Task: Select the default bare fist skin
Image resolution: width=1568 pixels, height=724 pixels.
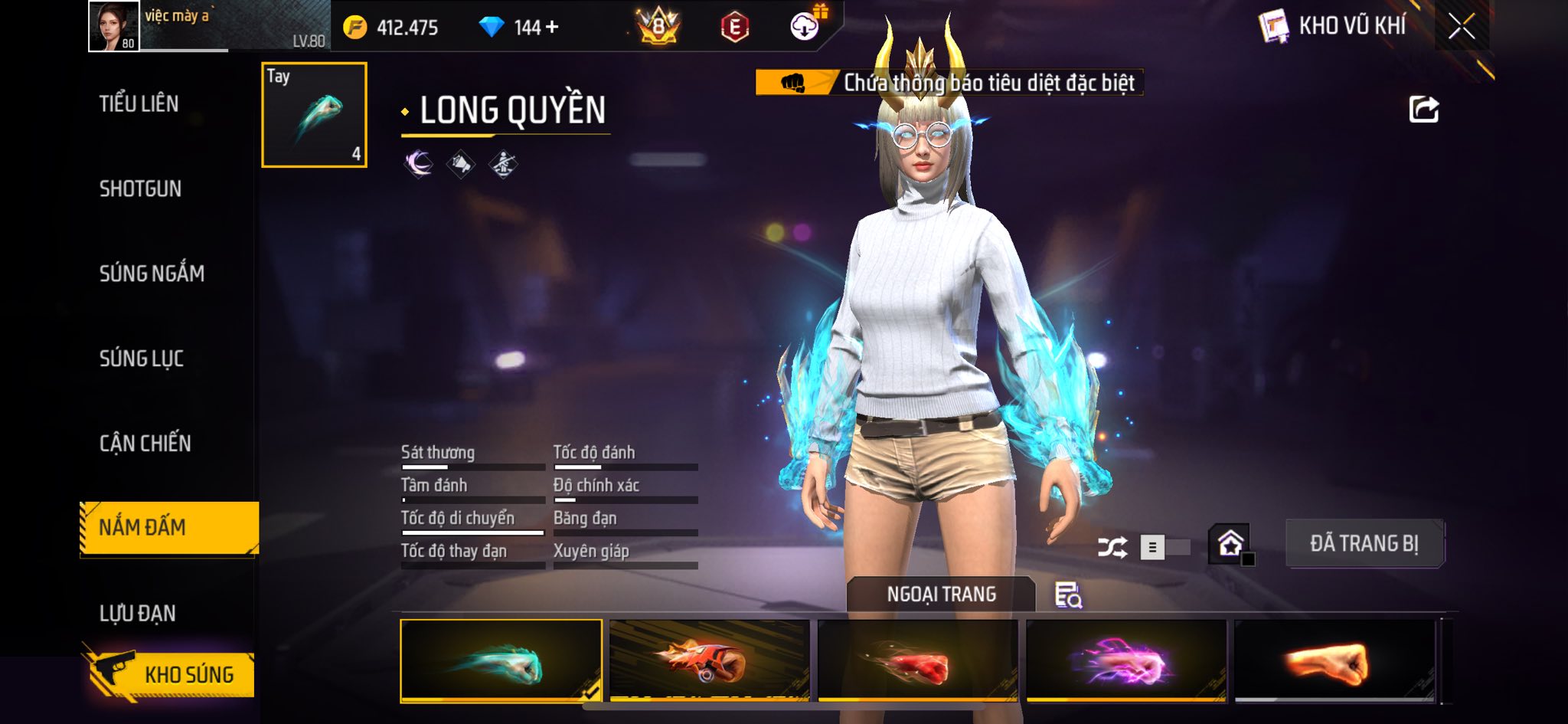Action: coord(1334,660)
